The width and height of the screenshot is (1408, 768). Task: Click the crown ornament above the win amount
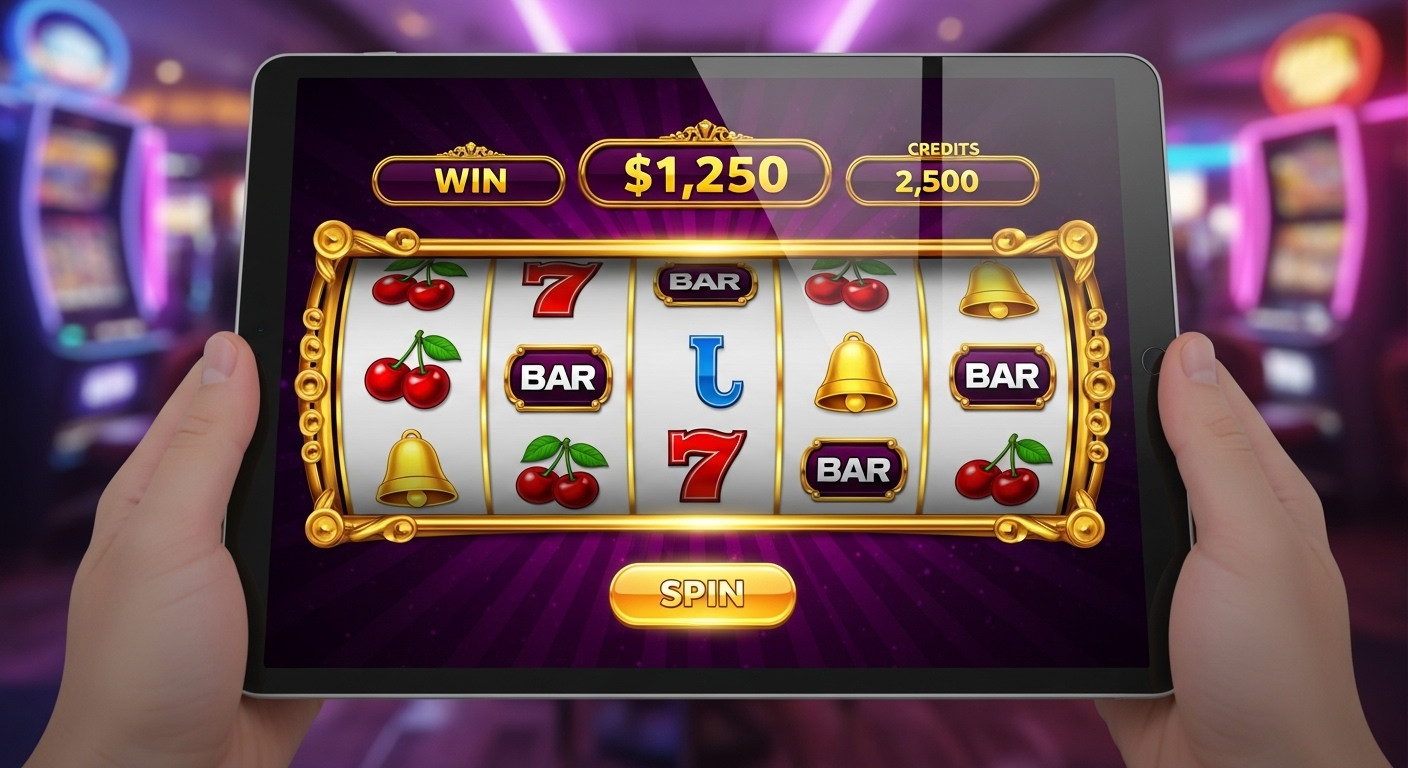[x=703, y=131]
